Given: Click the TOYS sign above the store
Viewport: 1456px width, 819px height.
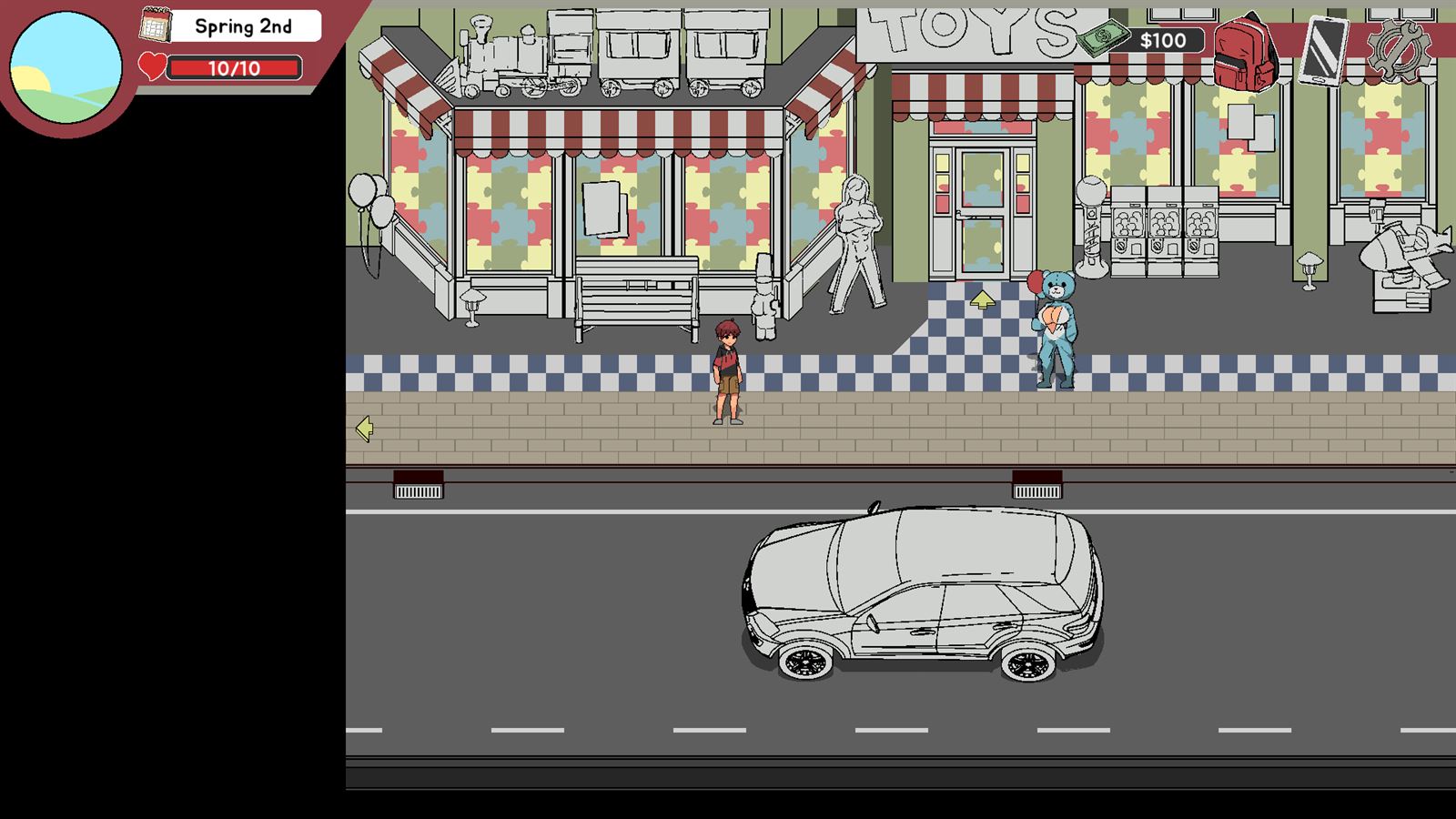Looking at the screenshot, I should tap(969, 32).
